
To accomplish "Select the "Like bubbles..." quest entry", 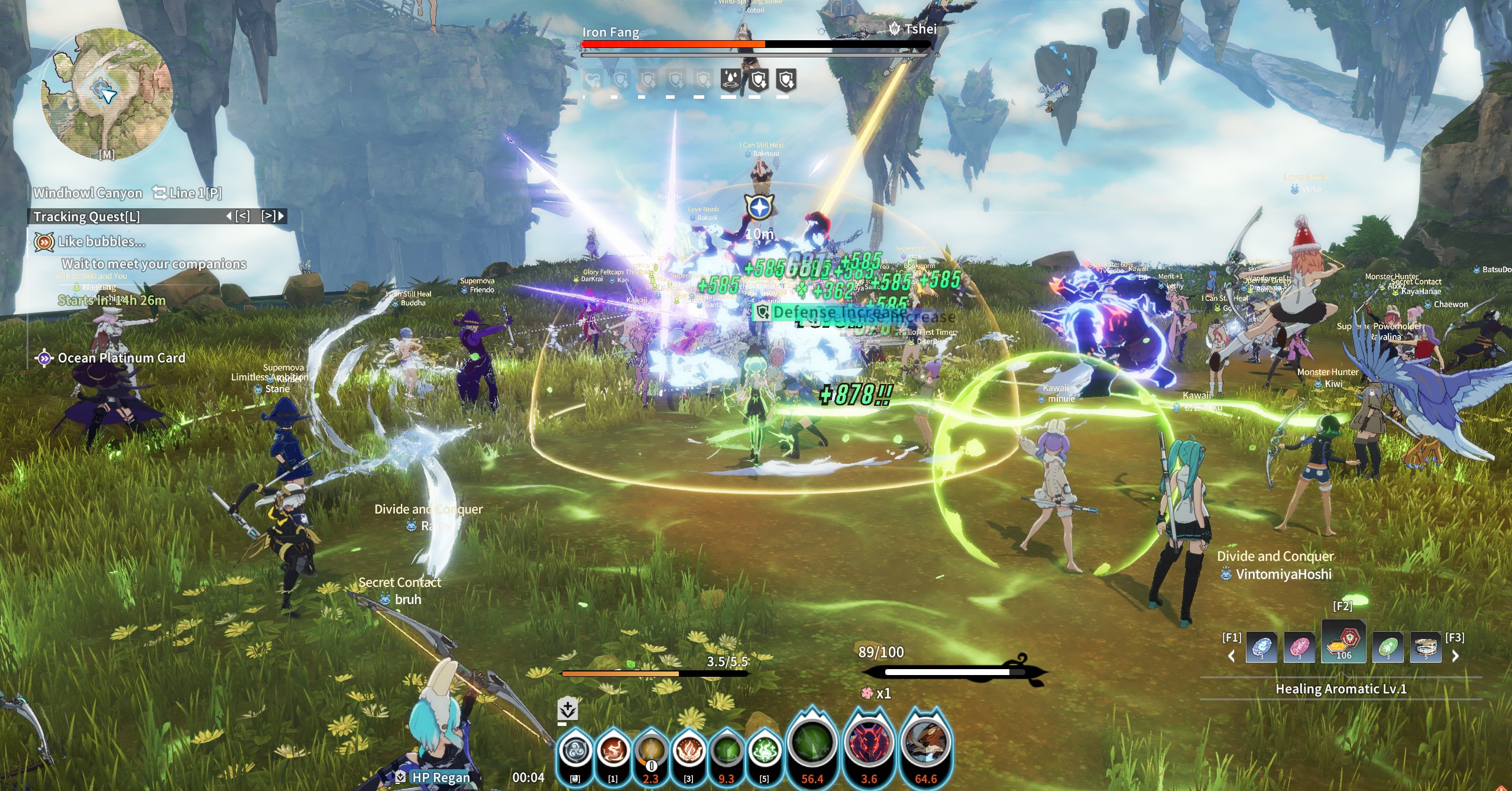I will click(101, 242).
